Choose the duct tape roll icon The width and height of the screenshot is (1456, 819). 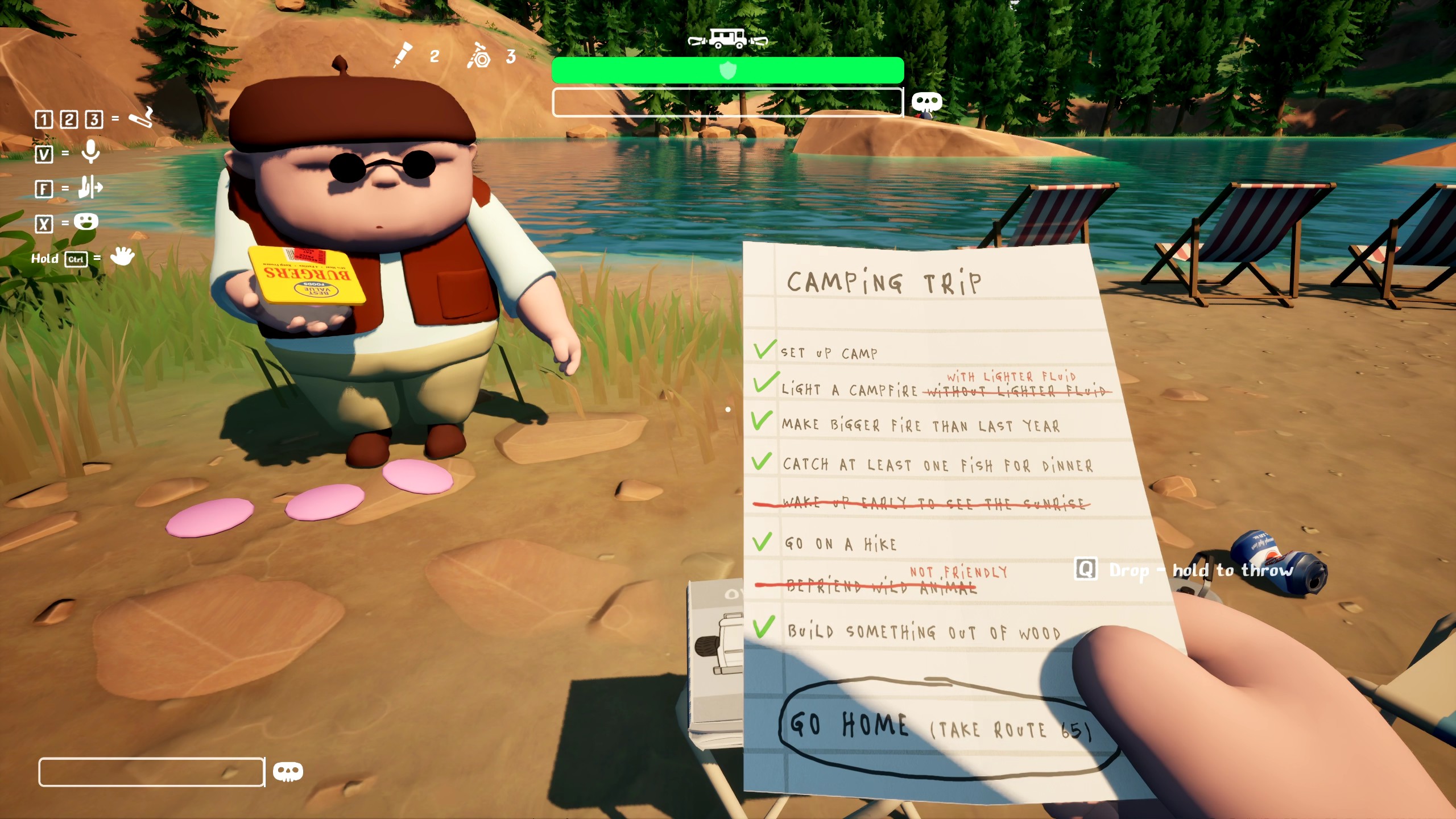[x=479, y=56]
